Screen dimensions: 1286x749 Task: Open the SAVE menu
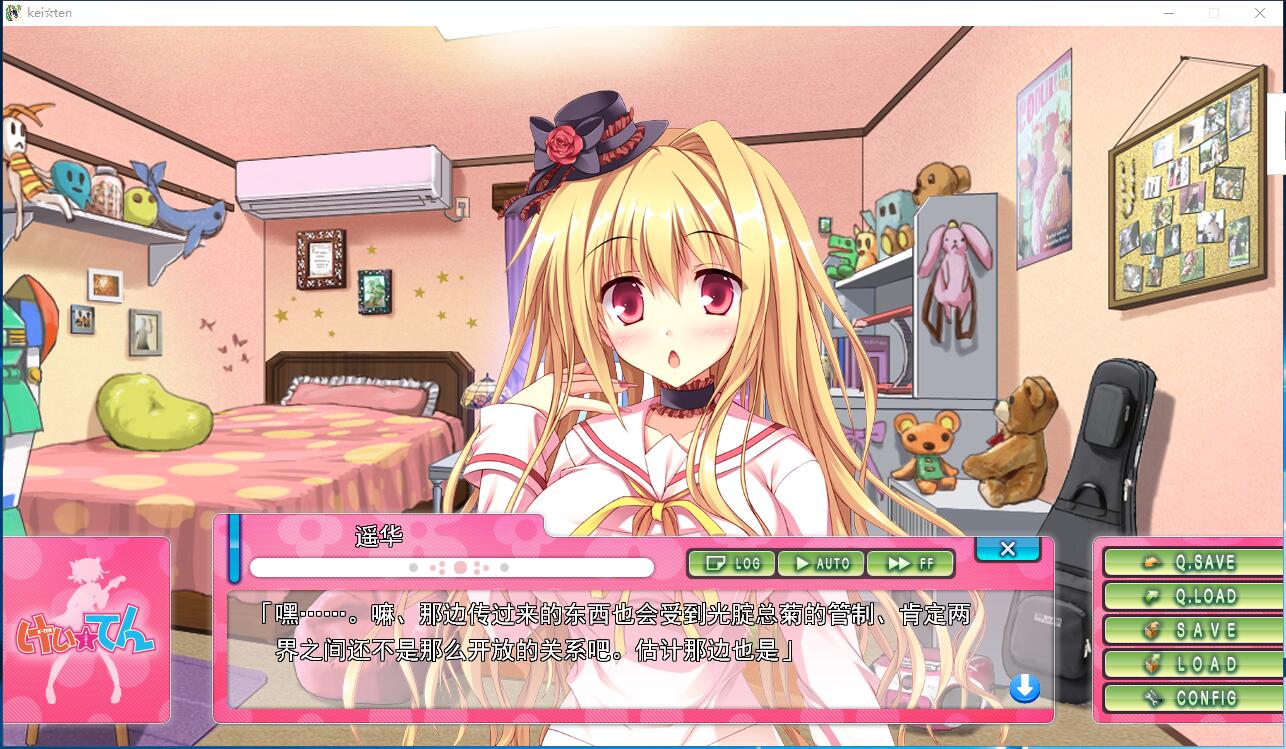tap(1192, 631)
